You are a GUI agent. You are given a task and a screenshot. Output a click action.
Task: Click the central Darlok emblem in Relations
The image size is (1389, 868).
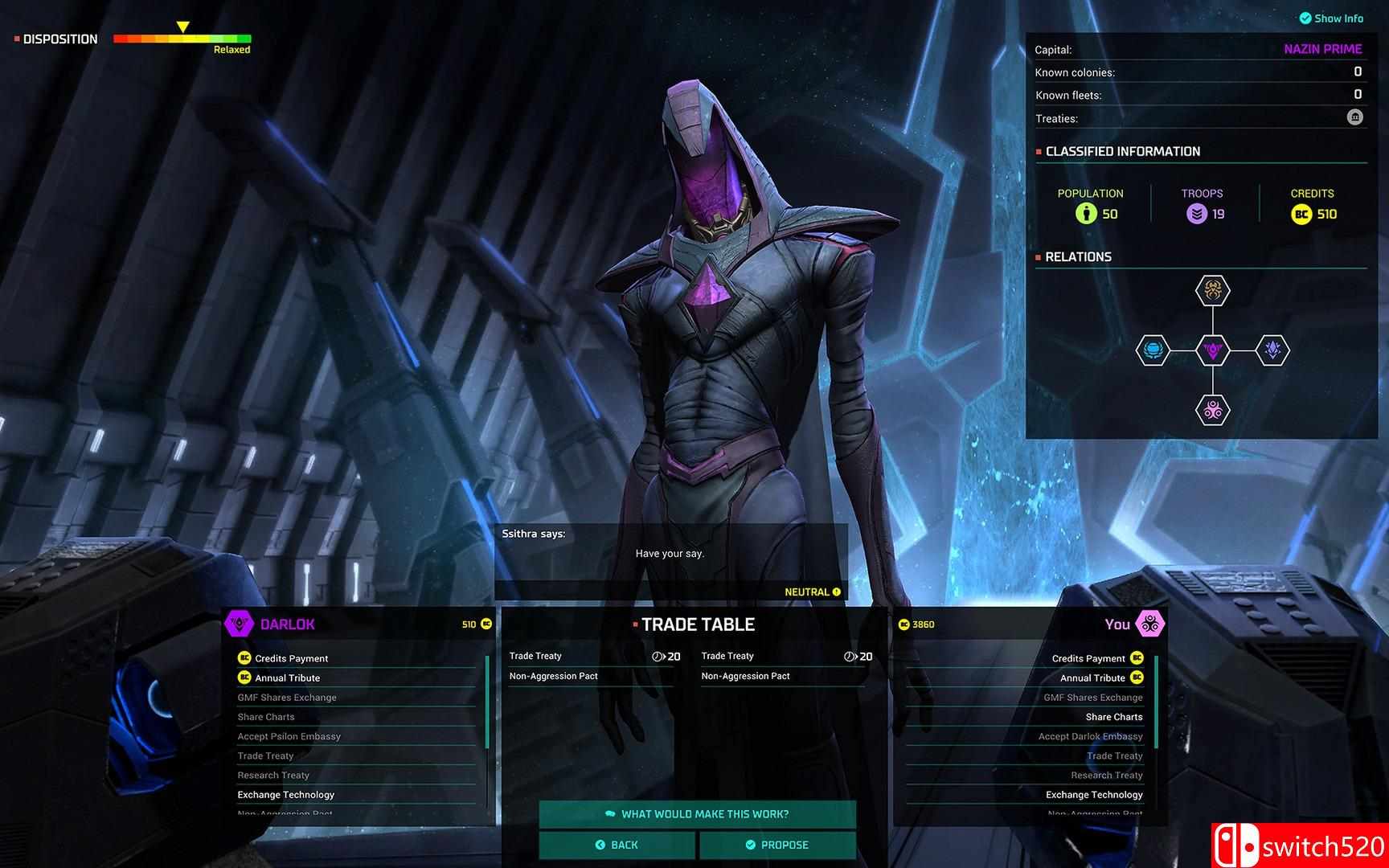(1212, 350)
